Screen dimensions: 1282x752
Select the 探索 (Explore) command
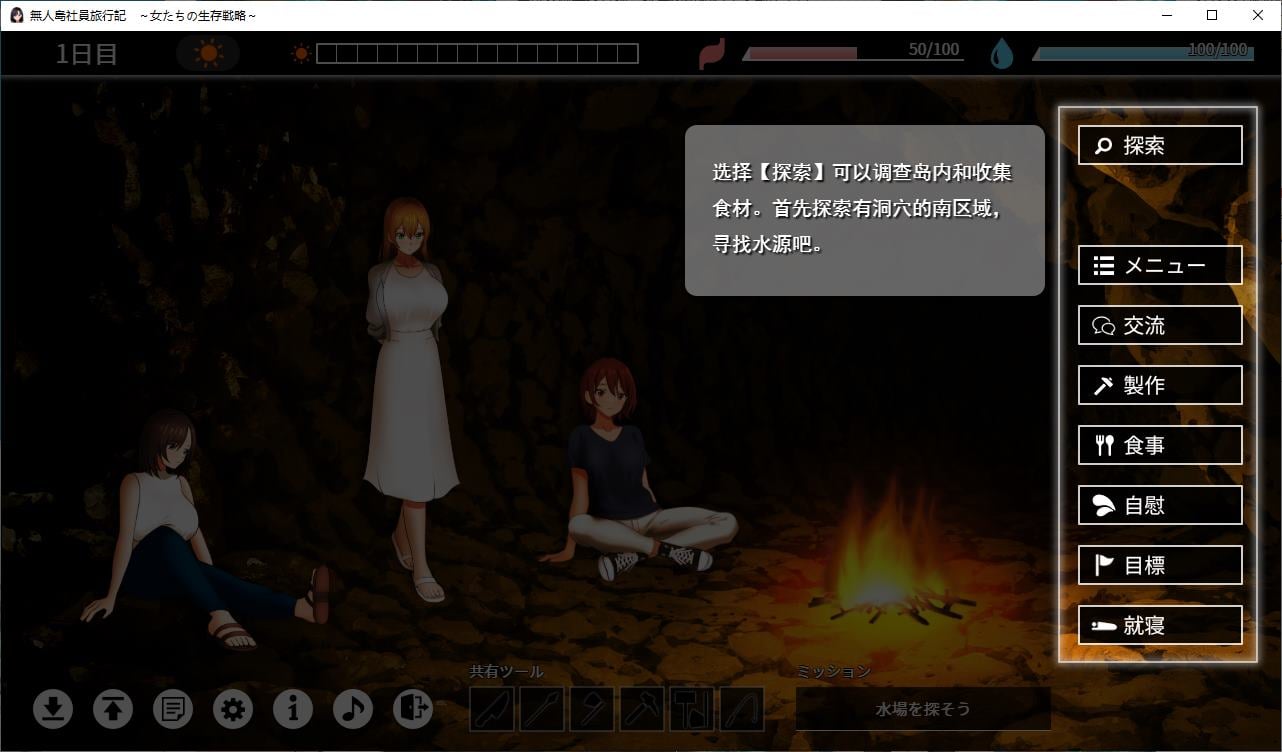1159,145
